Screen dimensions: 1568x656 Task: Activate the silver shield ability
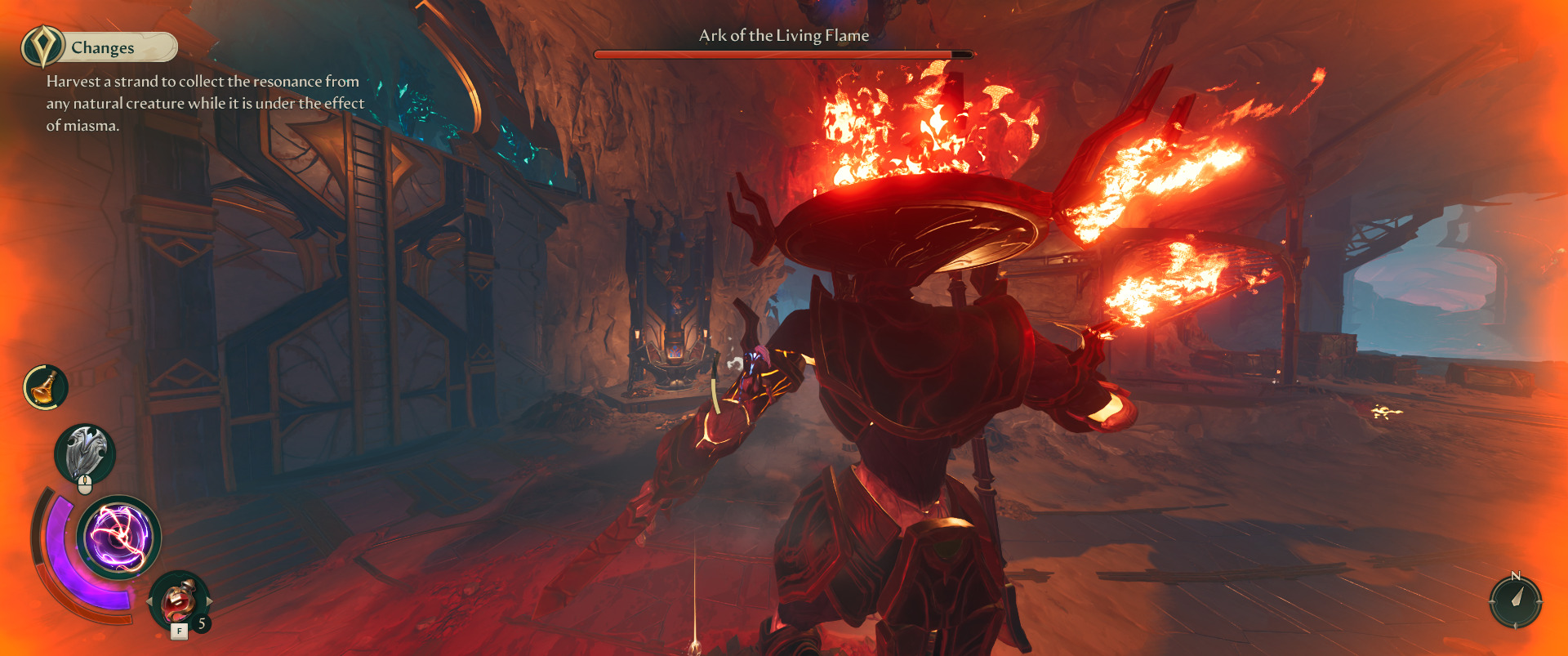tap(85, 453)
